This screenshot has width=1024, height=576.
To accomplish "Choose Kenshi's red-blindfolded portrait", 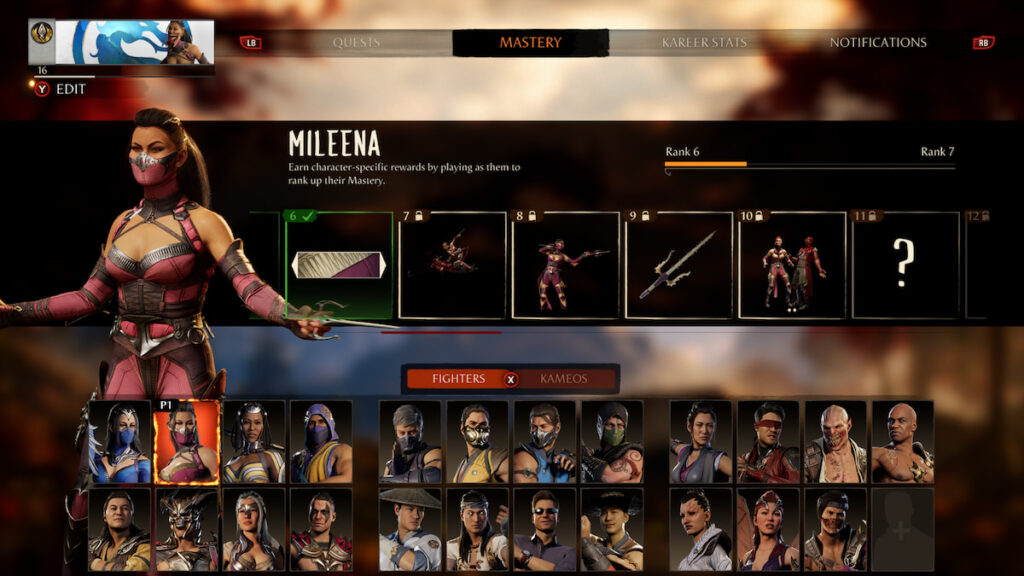I will (x=768, y=442).
